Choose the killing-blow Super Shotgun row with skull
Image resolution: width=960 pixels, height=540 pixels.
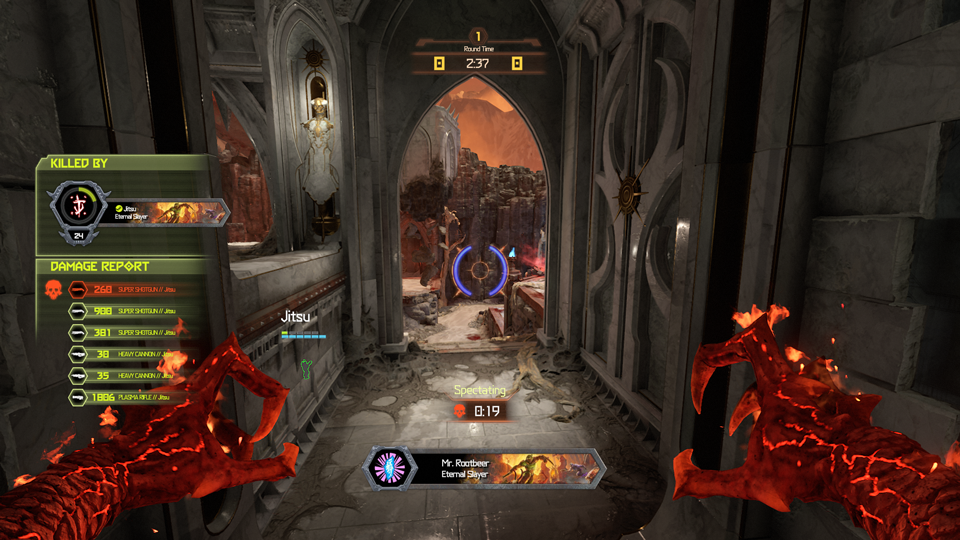(125, 290)
